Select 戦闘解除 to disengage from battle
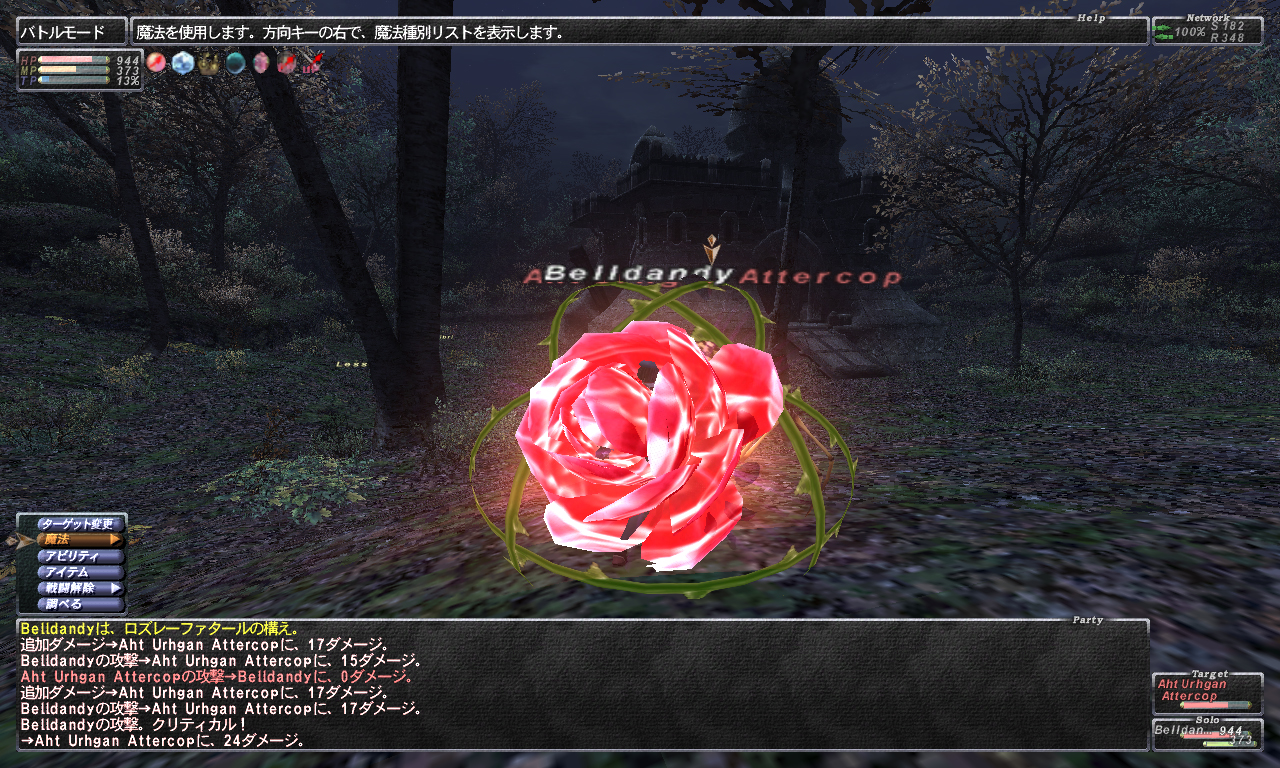The width and height of the screenshot is (1280, 768). (x=80, y=588)
